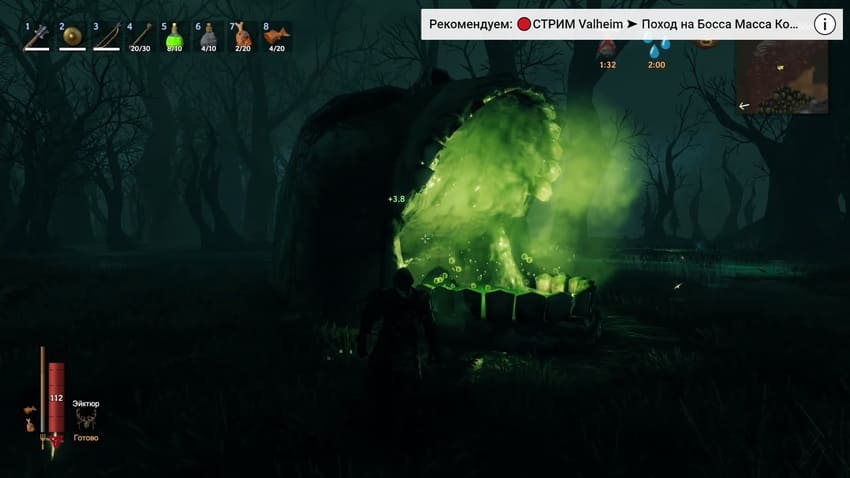Equip the round shield in slot 2
850x478 pixels.
pyautogui.click(x=72, y=37)
